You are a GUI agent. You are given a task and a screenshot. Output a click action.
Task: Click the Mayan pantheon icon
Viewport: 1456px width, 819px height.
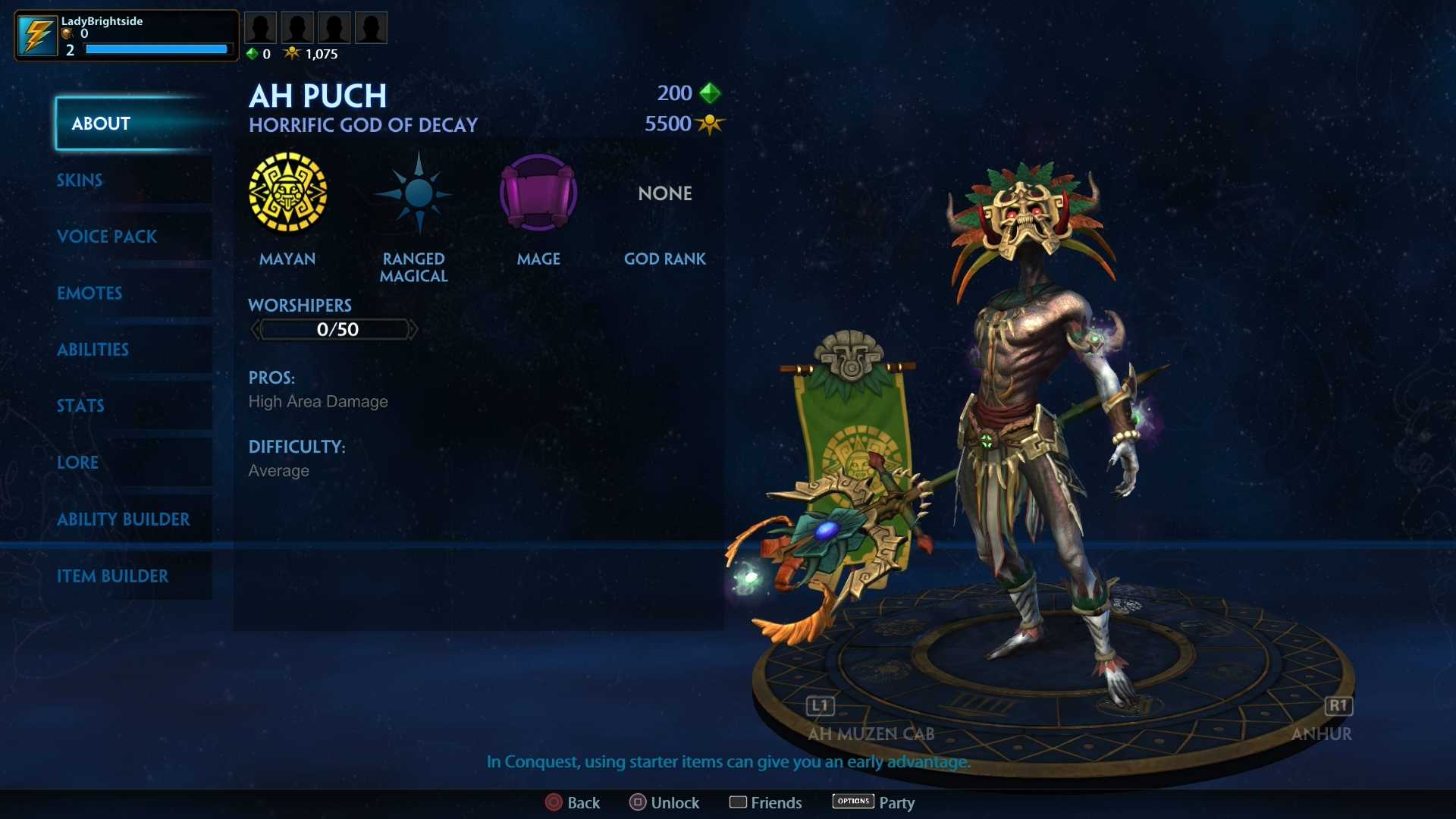(x=288, y=193)
